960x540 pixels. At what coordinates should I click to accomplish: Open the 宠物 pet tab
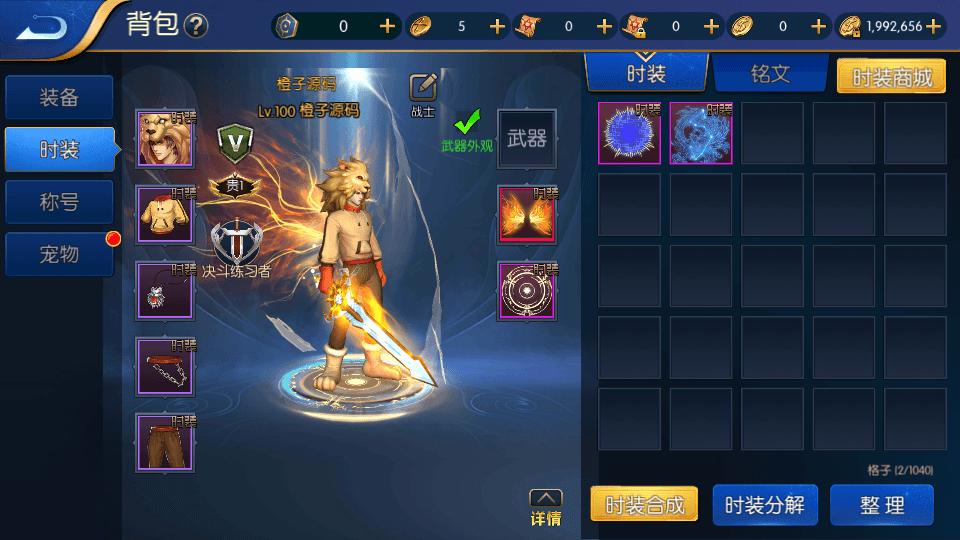click(58, 255)
